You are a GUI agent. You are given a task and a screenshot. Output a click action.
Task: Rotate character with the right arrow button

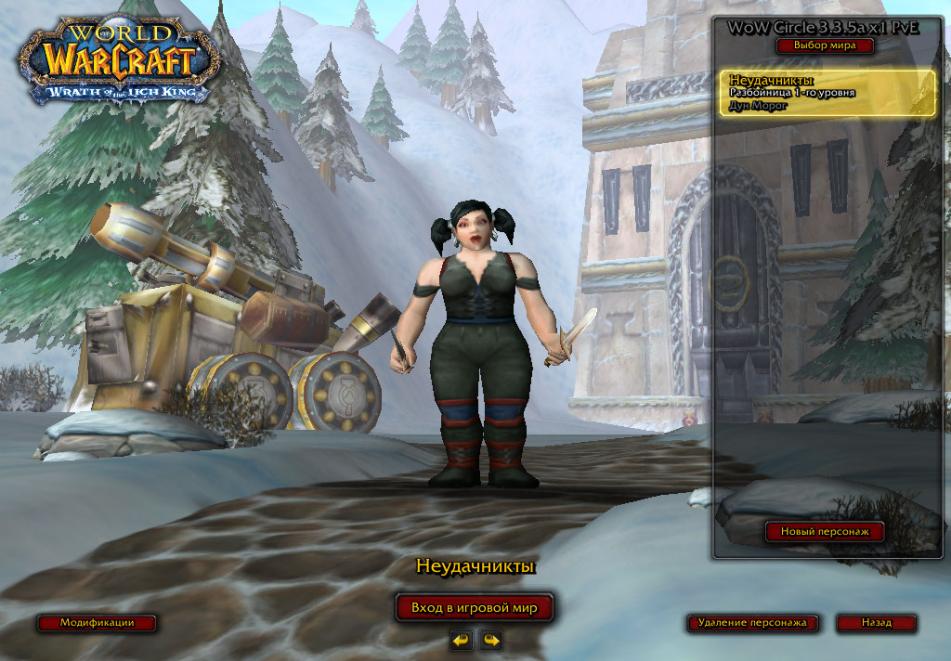coord(490,640)
